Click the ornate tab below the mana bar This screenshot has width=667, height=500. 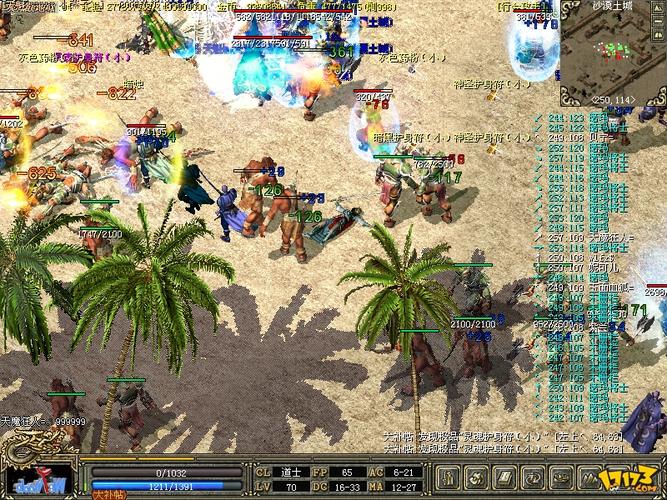click(x=106, y=494)
